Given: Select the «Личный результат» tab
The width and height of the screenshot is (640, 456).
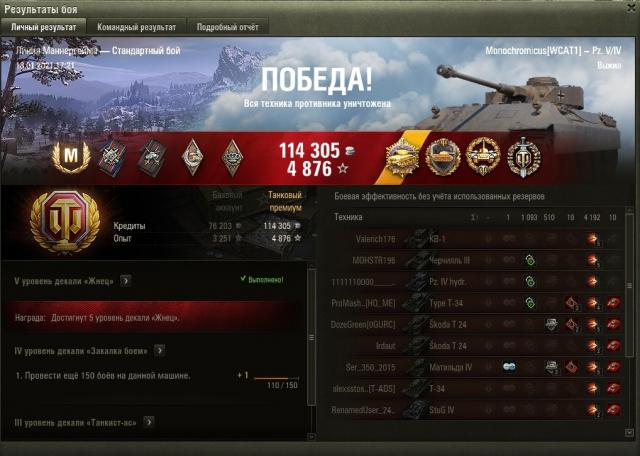Looking at the screenshot, I should [x=44, y=27].
